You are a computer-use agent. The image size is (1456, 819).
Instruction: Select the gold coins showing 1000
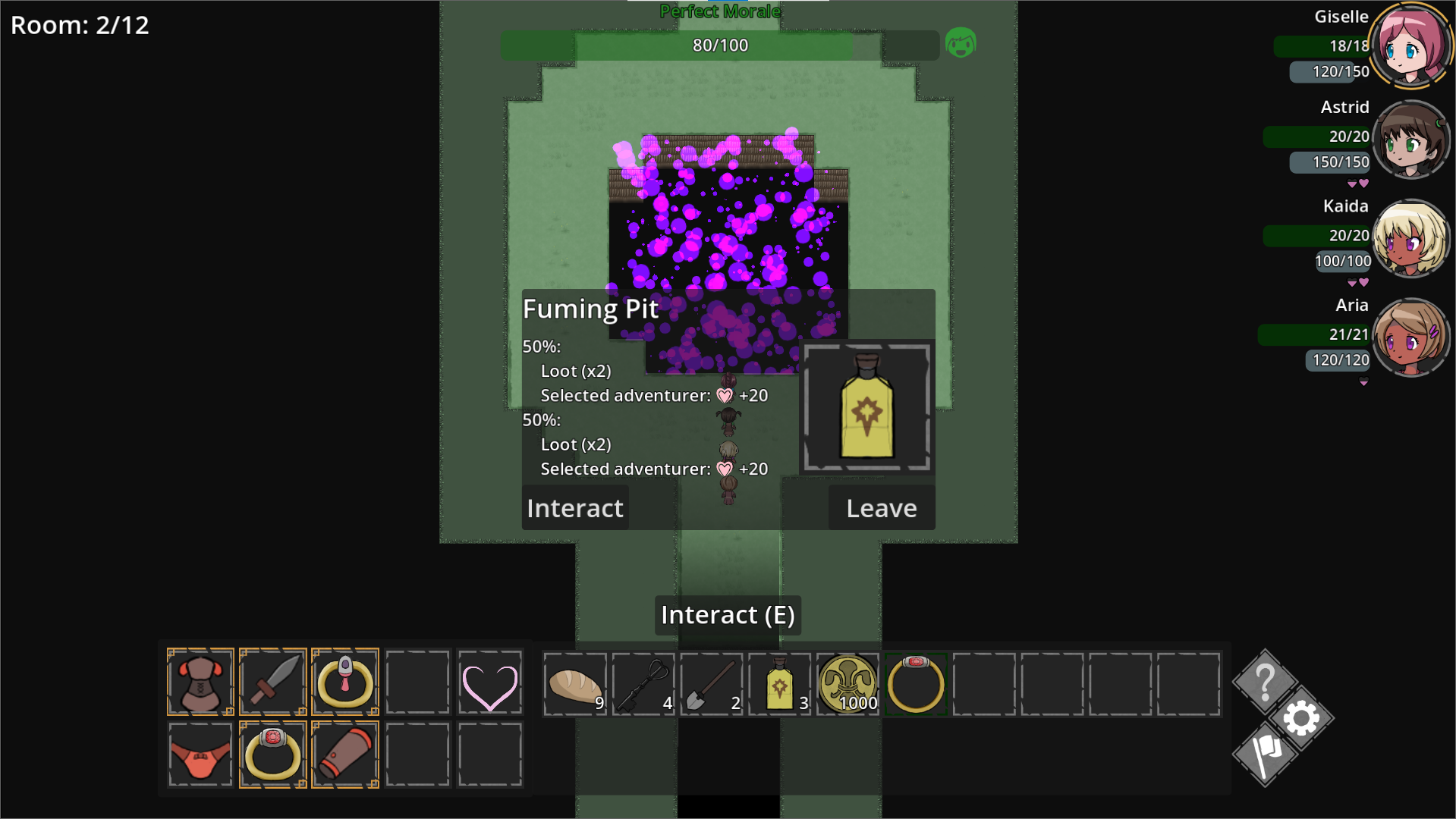tap(846, 683)
